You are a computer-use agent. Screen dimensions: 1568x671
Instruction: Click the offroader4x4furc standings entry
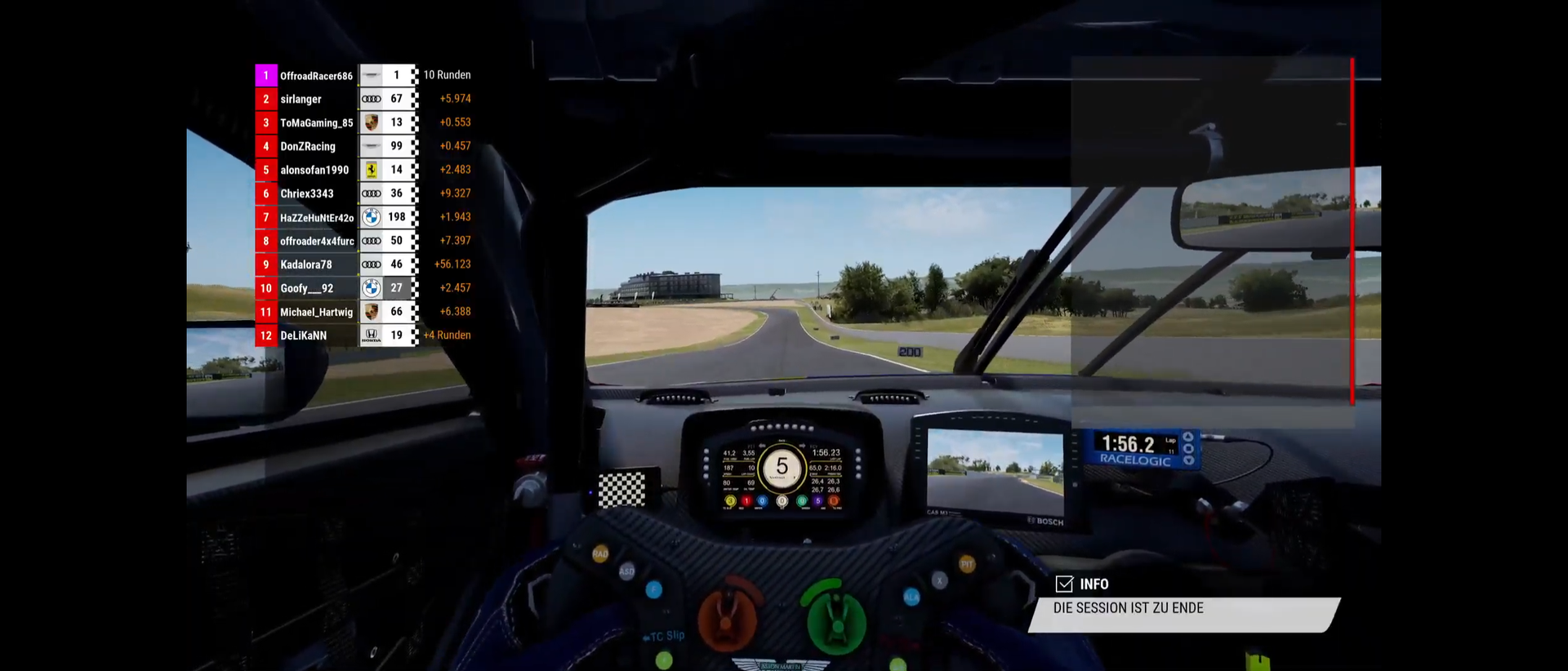pos(317,242)
